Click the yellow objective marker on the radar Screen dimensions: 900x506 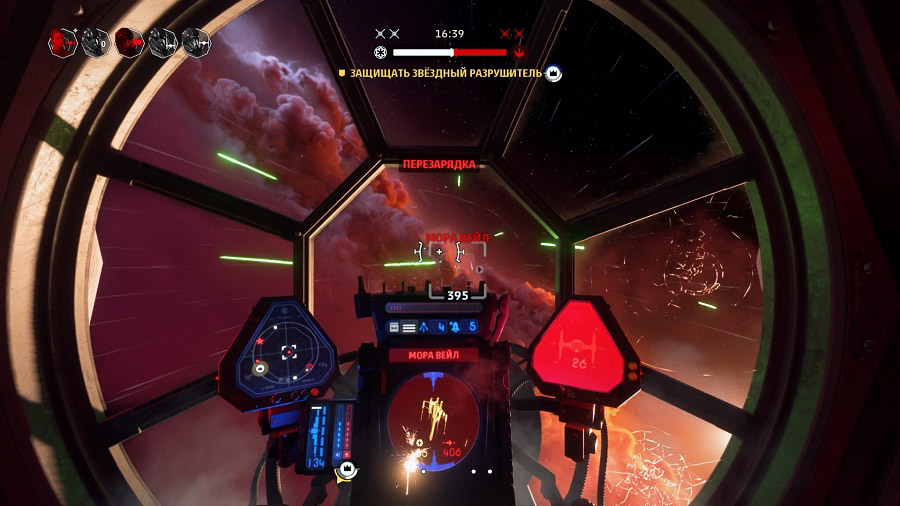pos(261,368)
